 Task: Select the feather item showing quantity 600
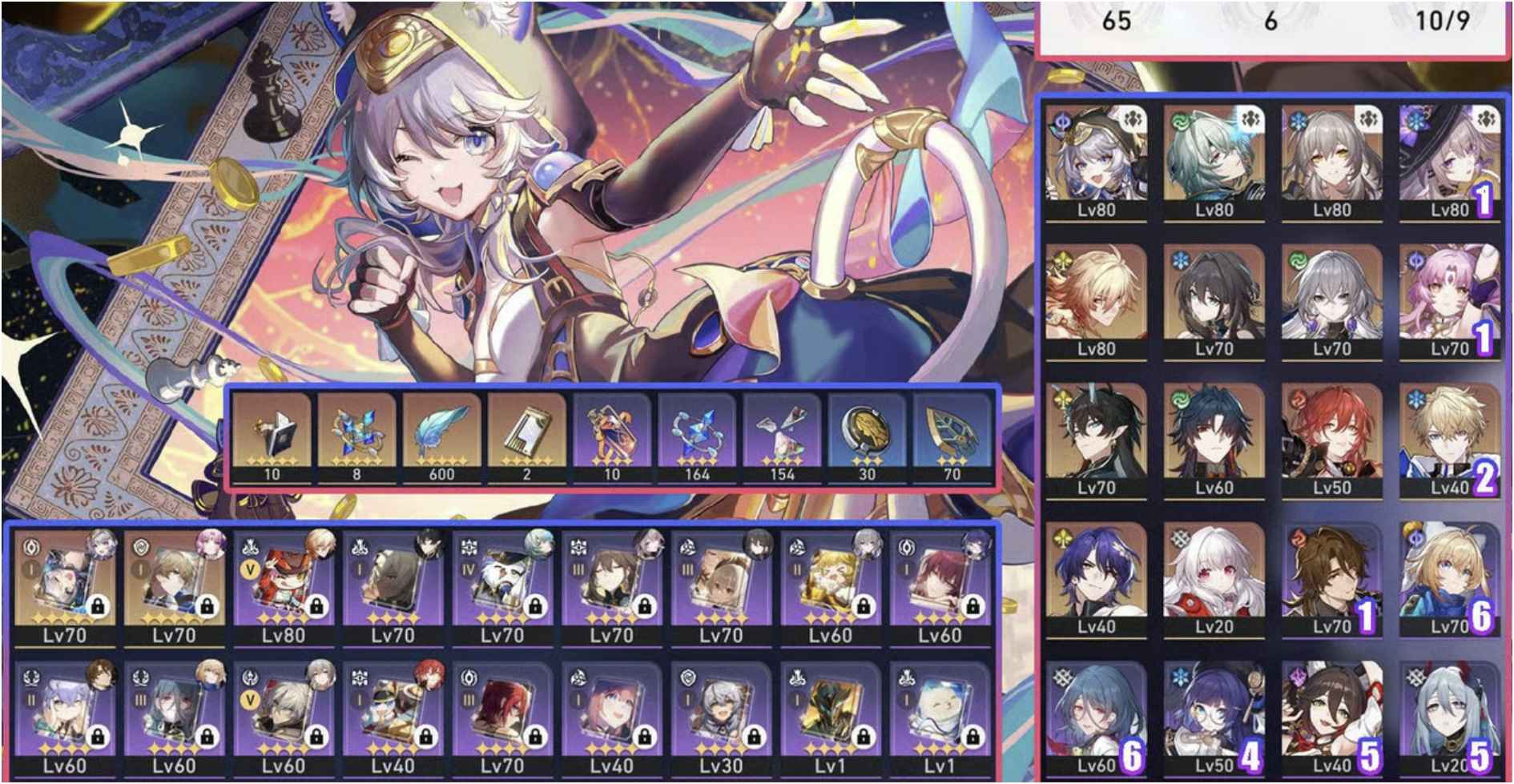pyautogui.click(x=444, y=432)
